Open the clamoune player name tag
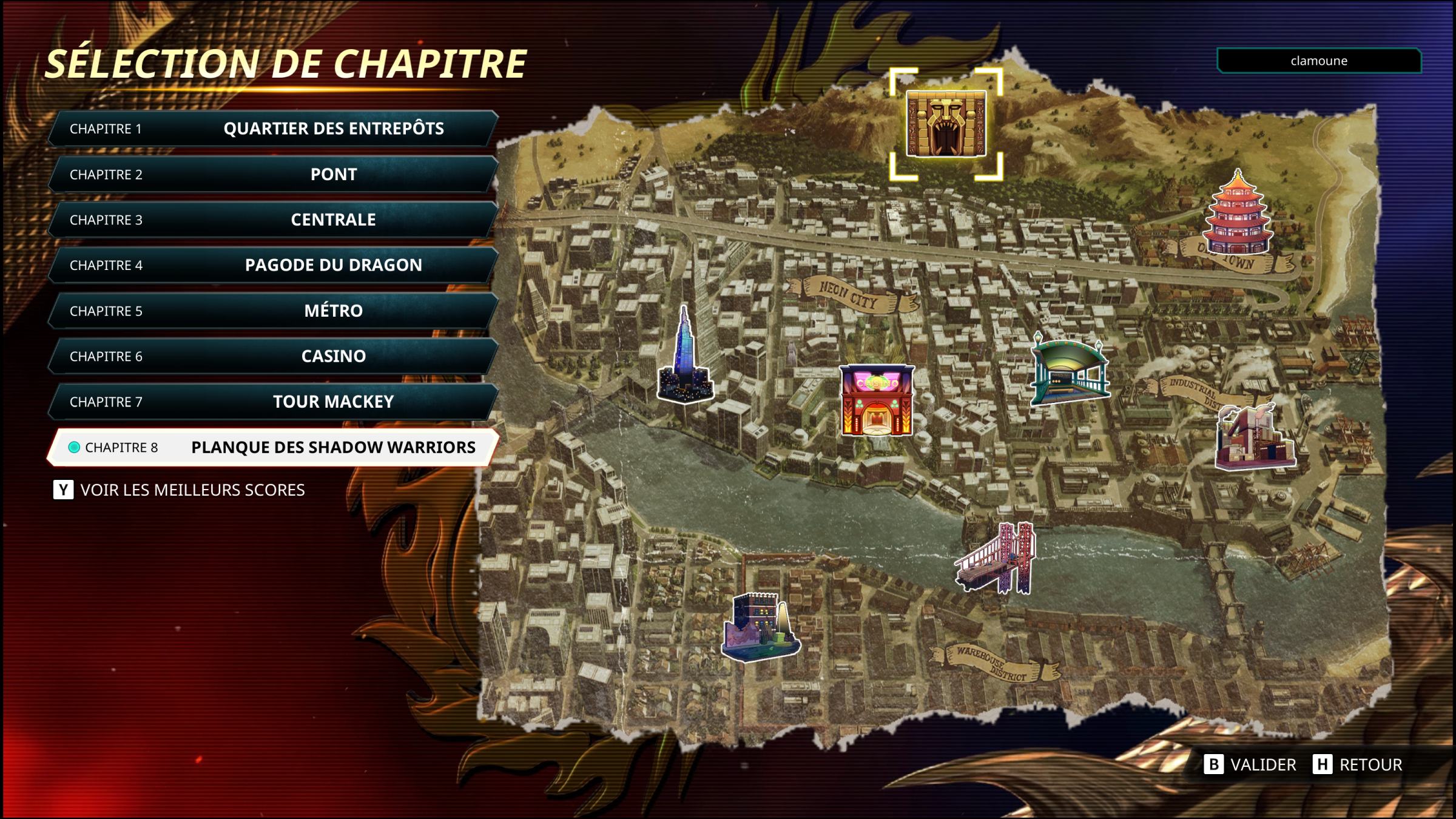This screenshot has height=819, width=1456. (1319, 61)
